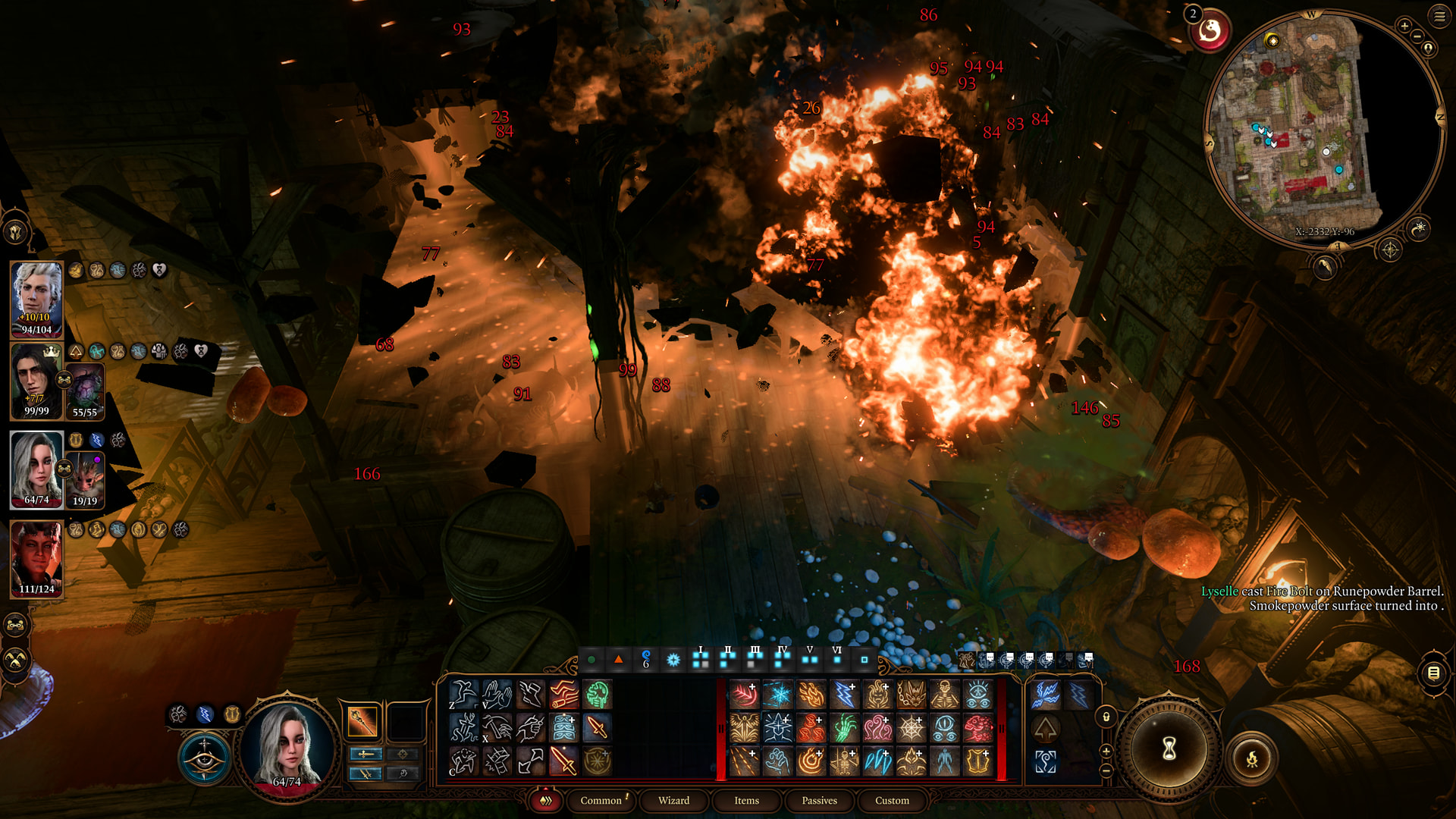Select the Custom hotbar tab
The image size is (1456, 819).
892,800
